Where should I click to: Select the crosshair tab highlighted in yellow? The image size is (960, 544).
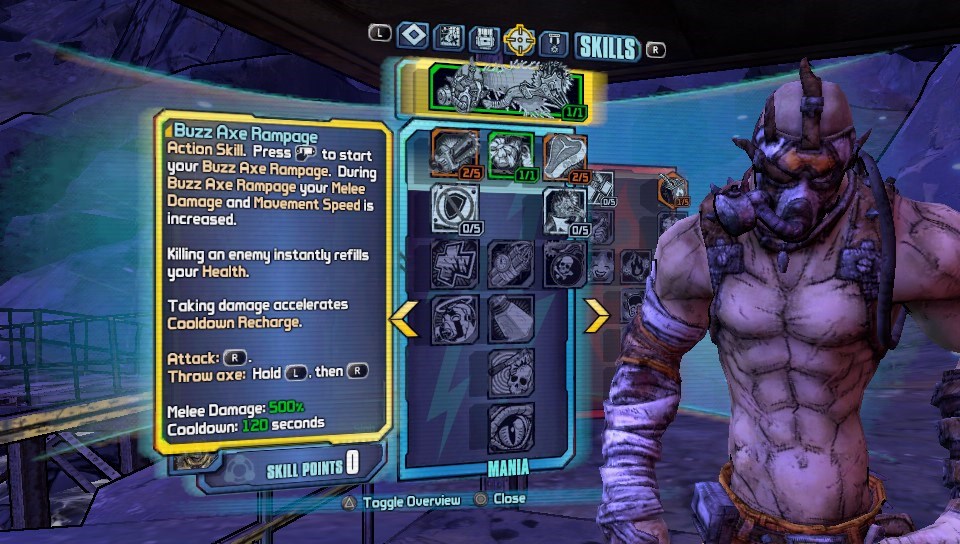pos(519,40)
